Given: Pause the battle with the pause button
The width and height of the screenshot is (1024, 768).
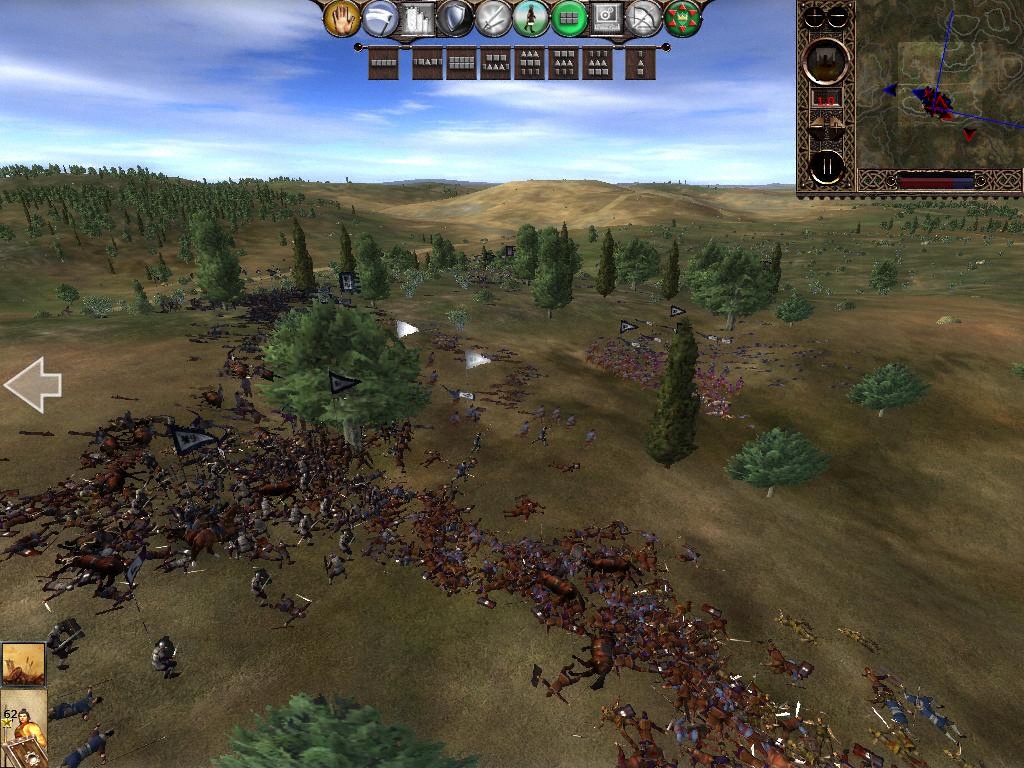Looking at the screenshot, I should point(827,168).
